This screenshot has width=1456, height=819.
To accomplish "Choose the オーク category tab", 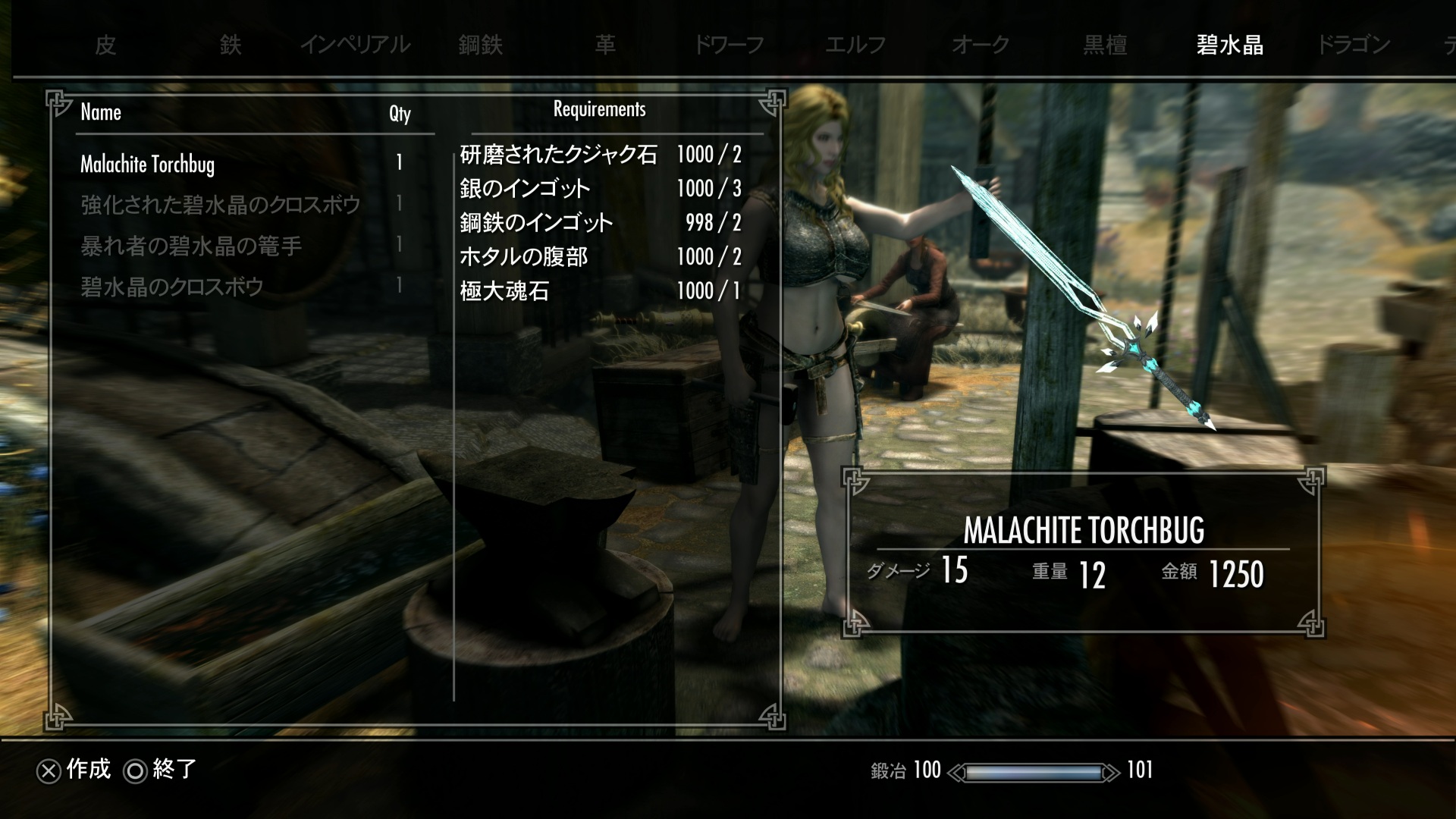I will (x=981, y=45).
